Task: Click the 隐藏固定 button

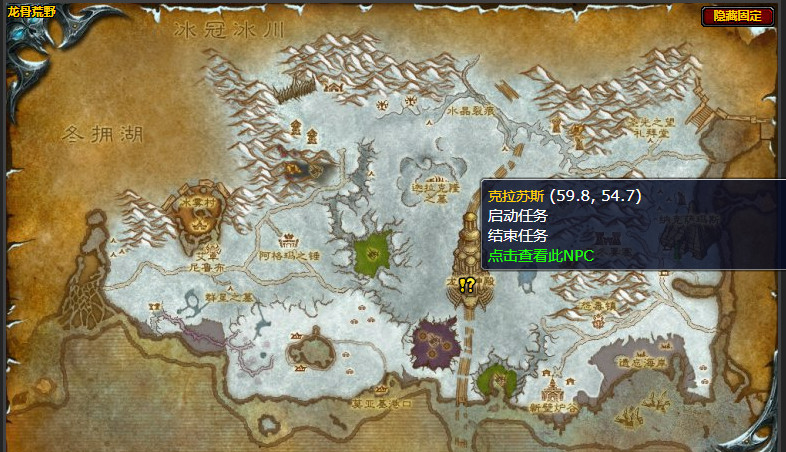Action: point(738,15)
